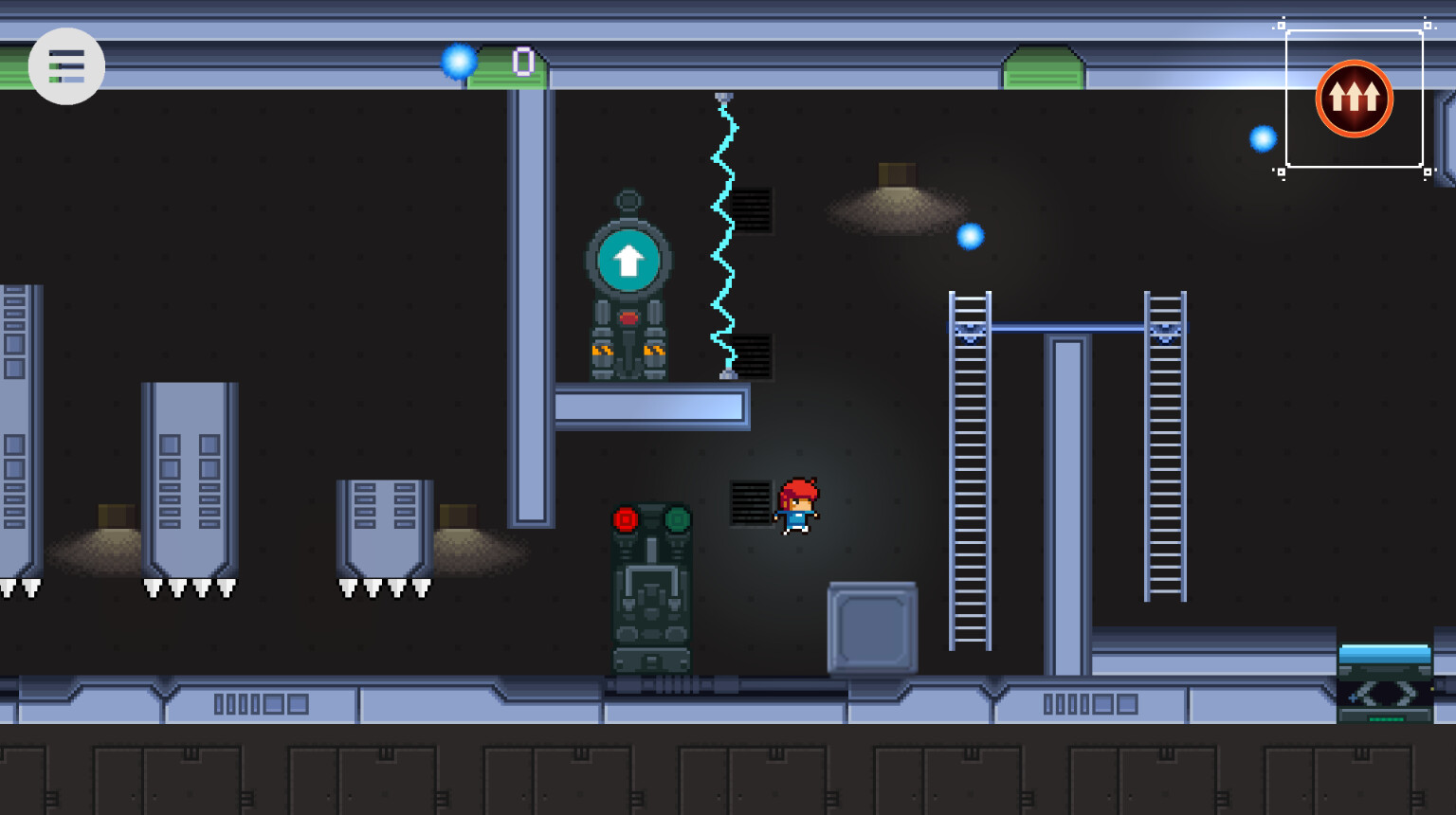Viewport: 1456px width, 815px height.
Task: Click the vent grate beside the player
Action: (x=750, y=503)
